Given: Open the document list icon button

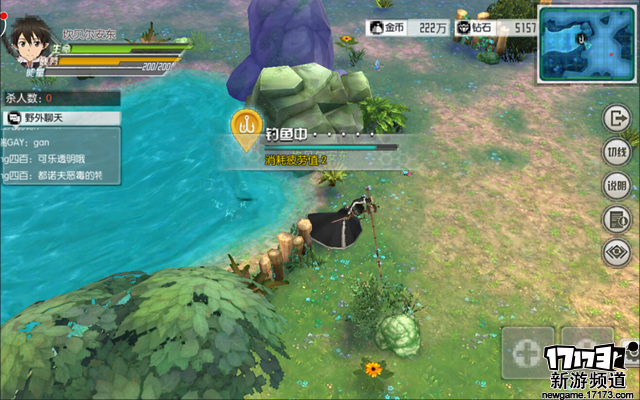Looking at the screenshot, I should point(616,220).
